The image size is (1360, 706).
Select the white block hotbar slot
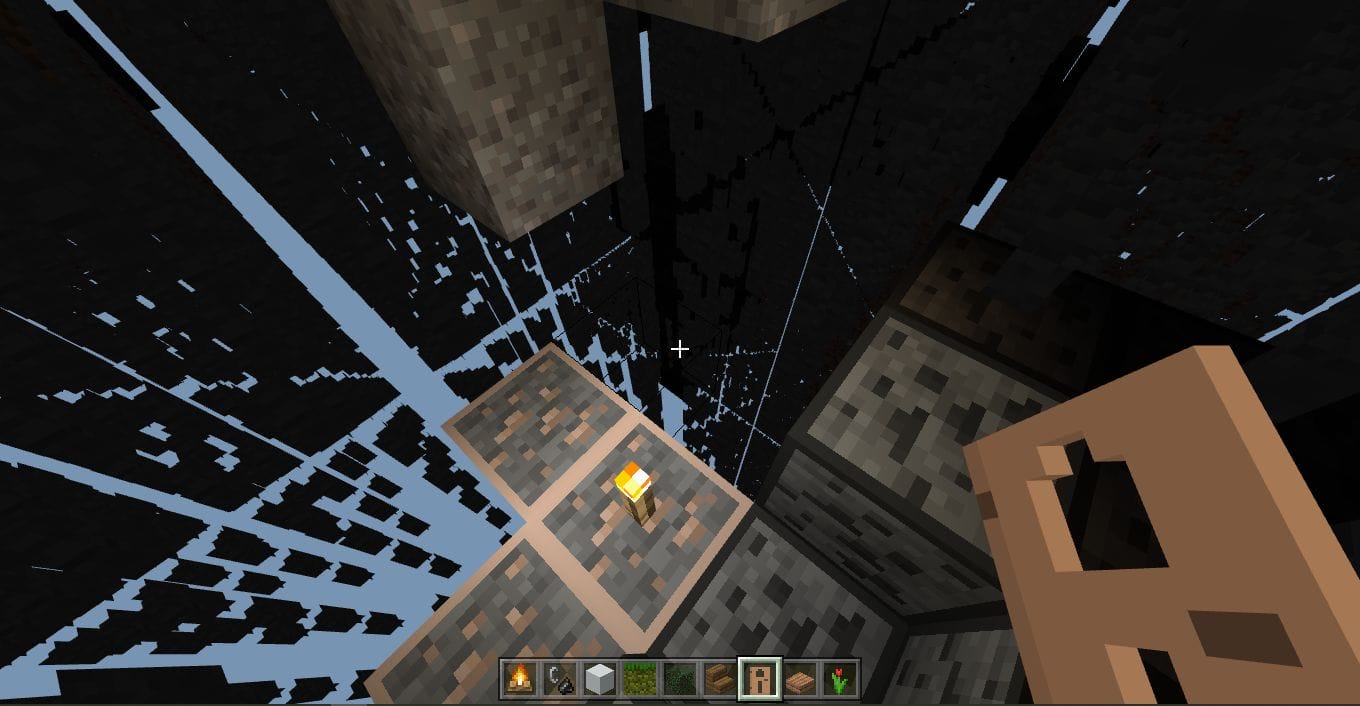(598, 678)
